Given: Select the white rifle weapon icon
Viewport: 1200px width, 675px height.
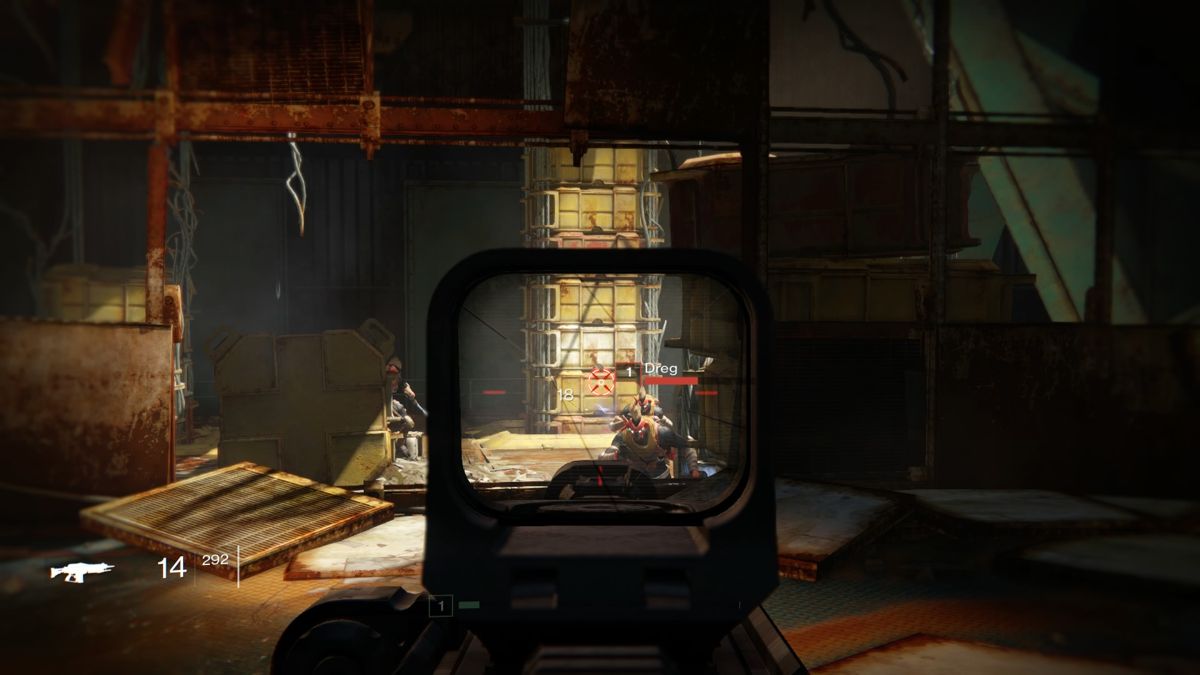Looking at the screenshot, I should tap(82, 571).
